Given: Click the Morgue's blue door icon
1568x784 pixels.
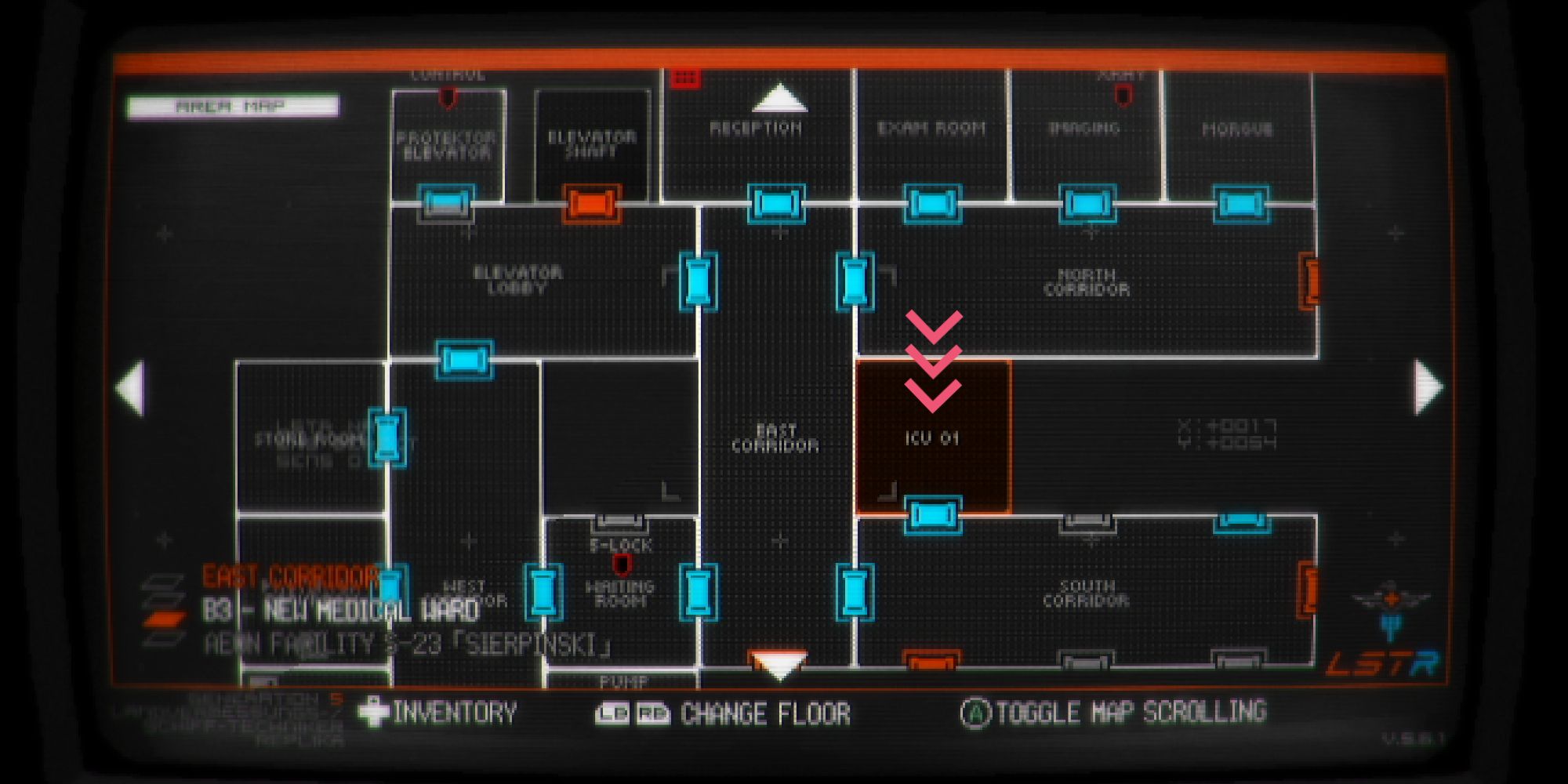Looking at the screenshot, I should click(x=1240, y=205).
